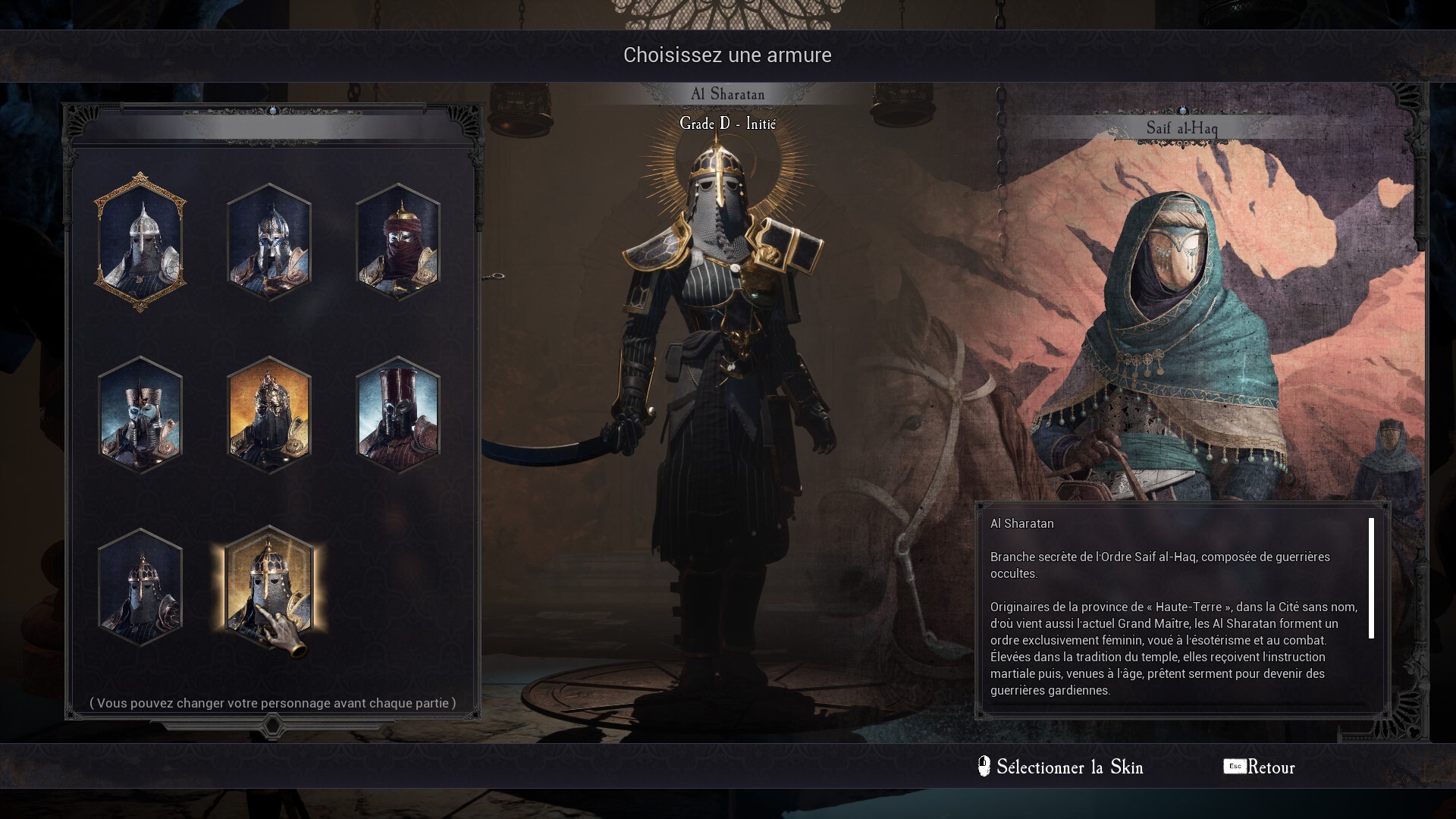Choose the silver and blue visored helmet skin

pos(269,242)
